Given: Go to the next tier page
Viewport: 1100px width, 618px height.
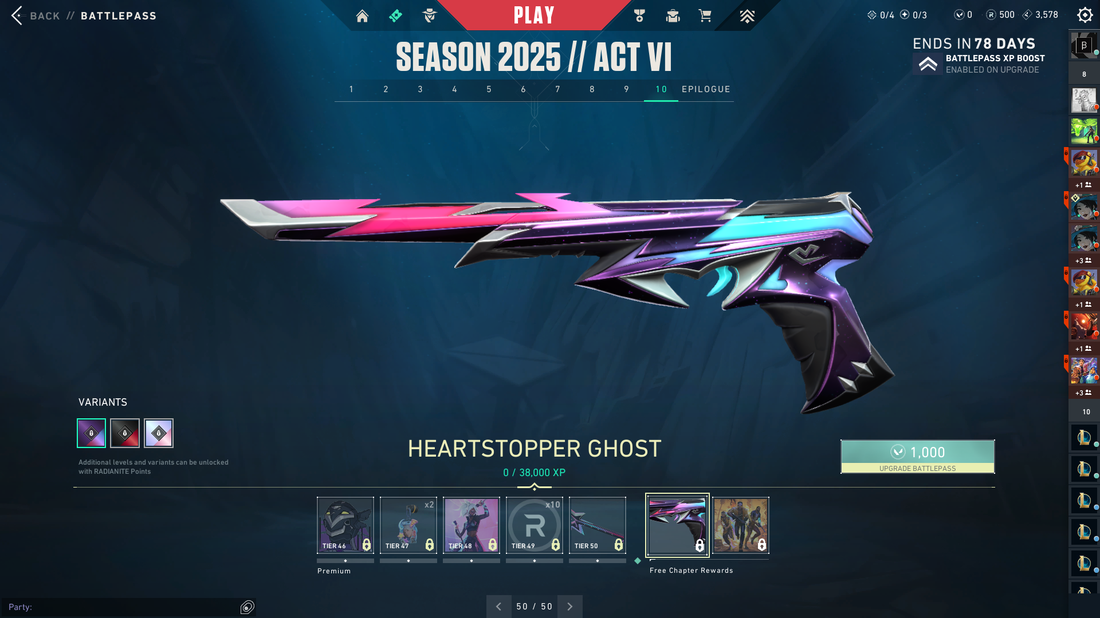Looking at the screenshot, I should coord(570,606).
